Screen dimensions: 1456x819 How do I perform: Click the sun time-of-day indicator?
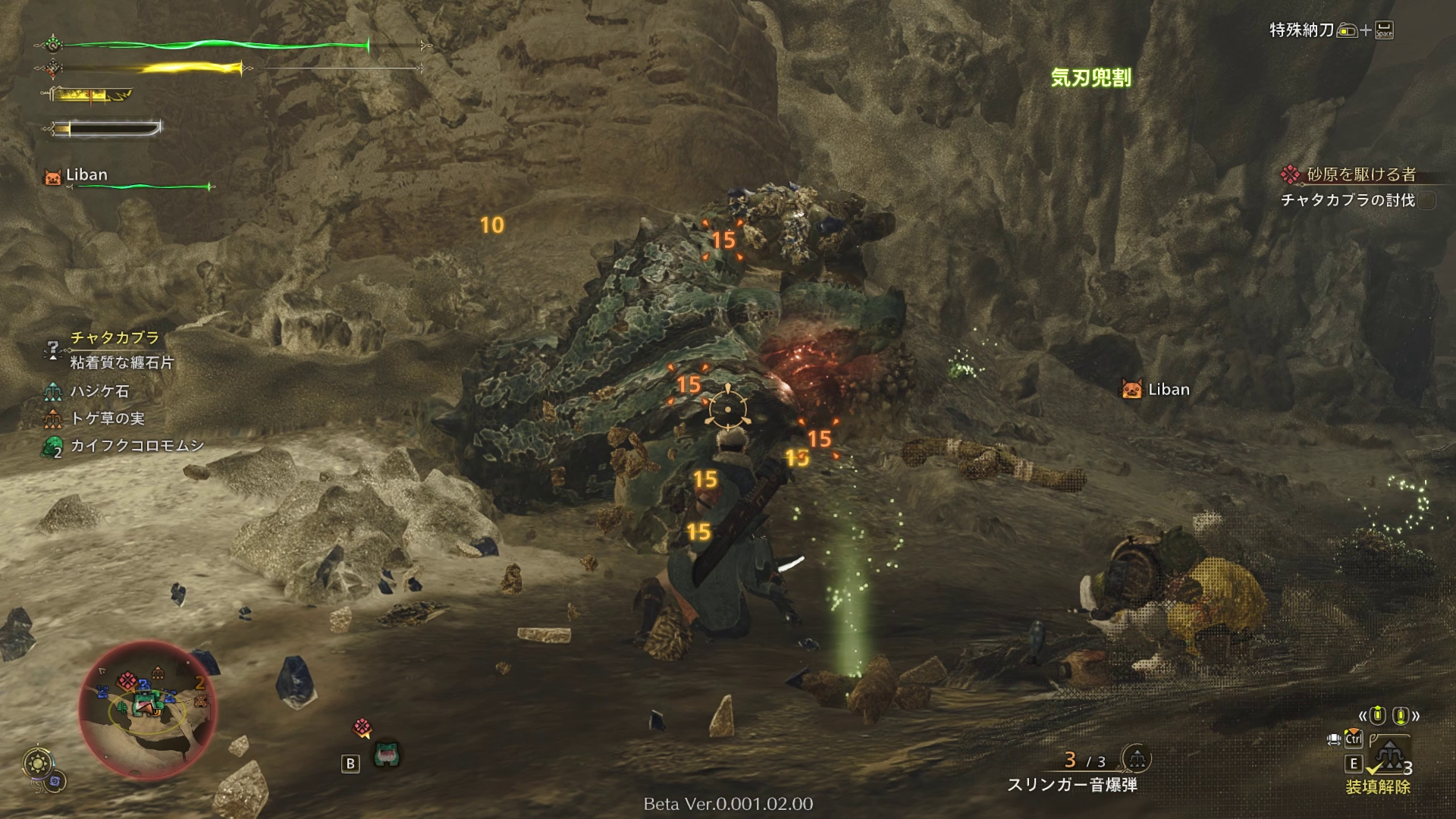36,764
